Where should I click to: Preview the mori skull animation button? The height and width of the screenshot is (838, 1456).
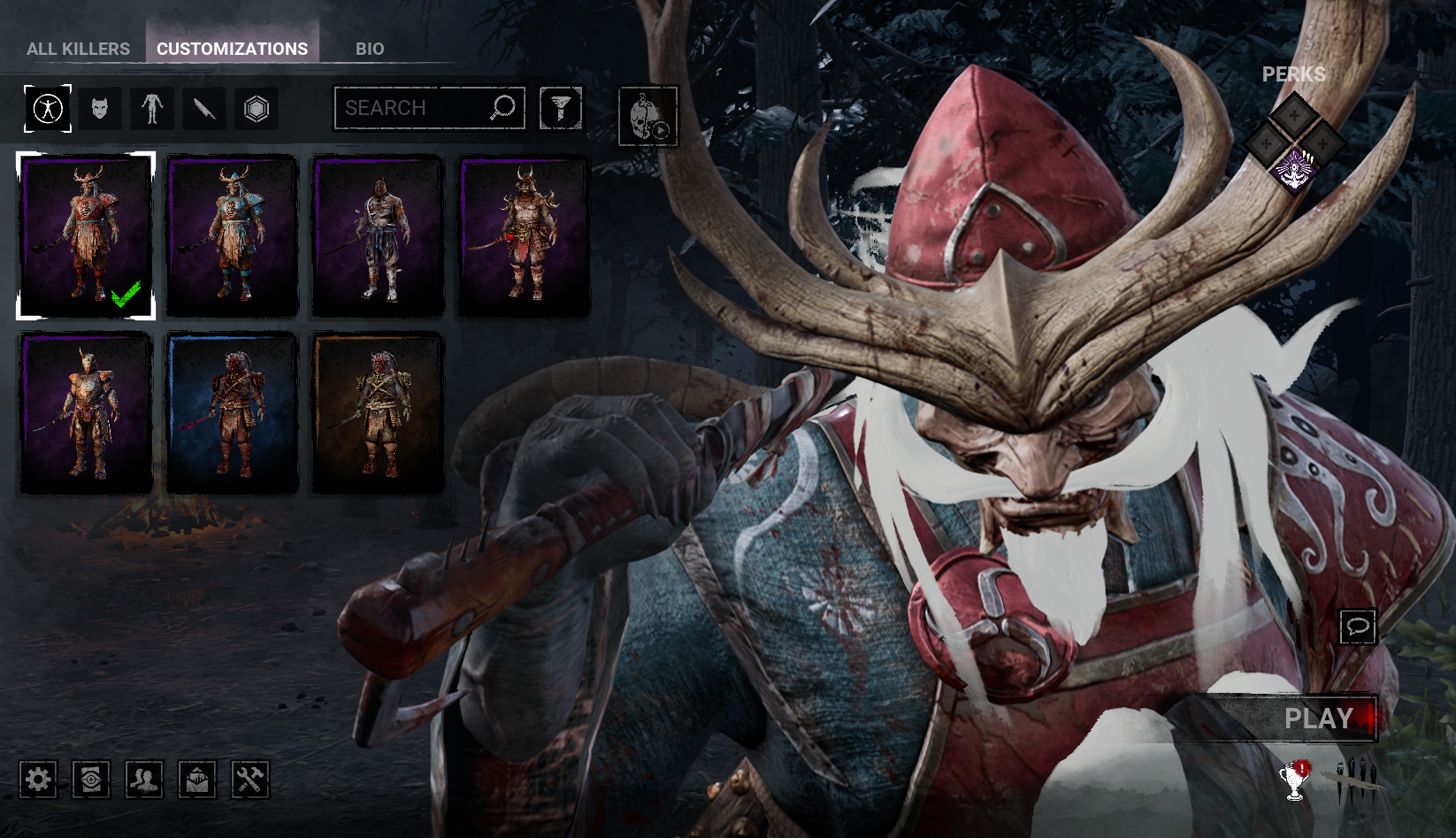point(648,116)
